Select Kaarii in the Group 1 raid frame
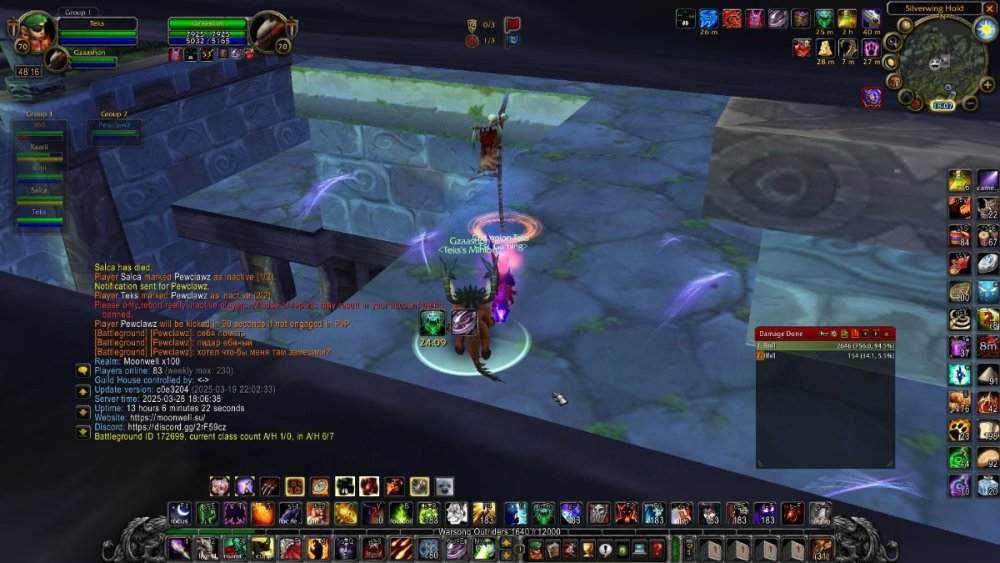The height and width of the screenshot is (563, 1000). (40, 149)
